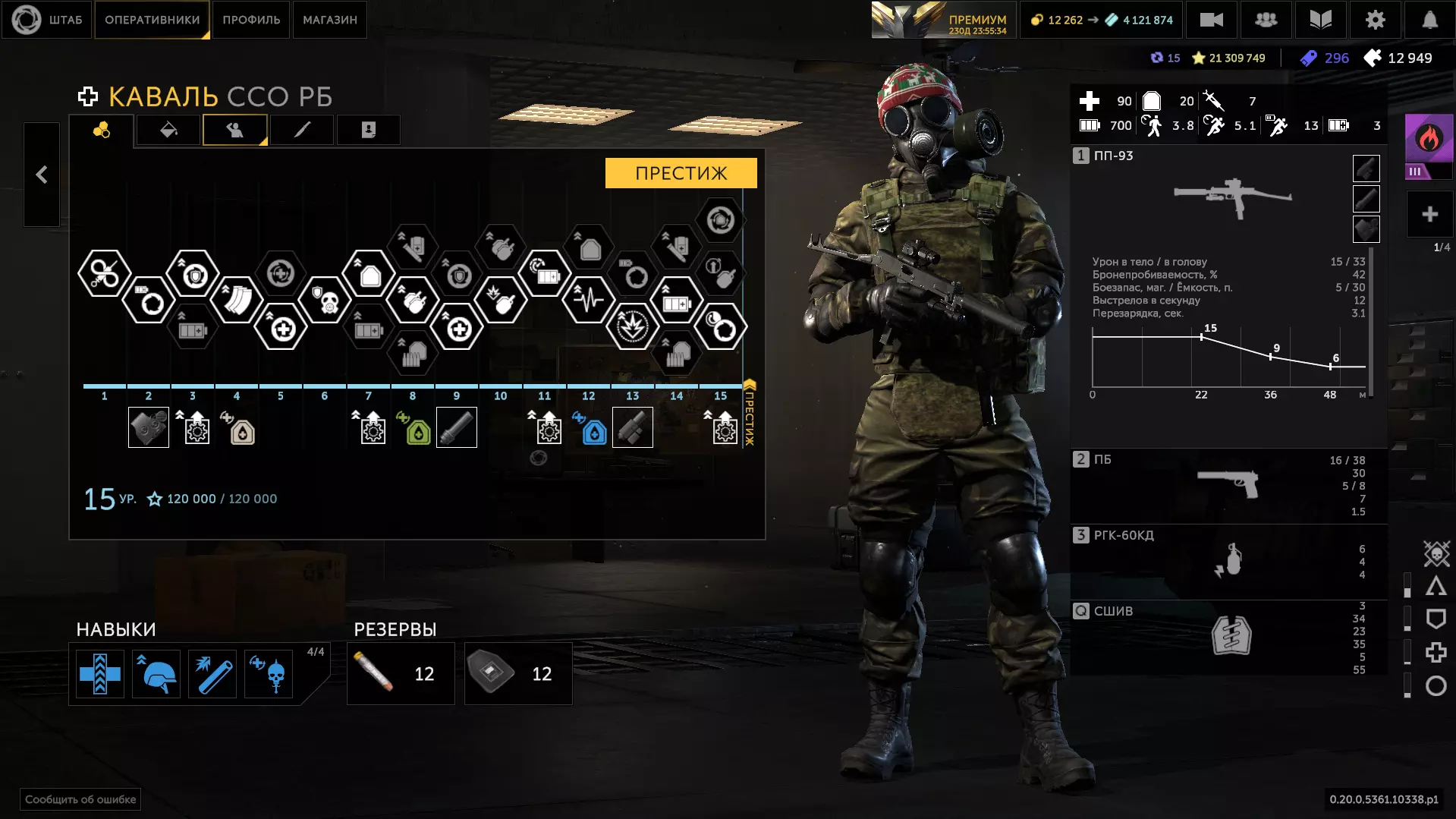Click the yellow ПРЕСТИЖ button
Viewport: 1456px width, 819px height.
[681, 173]
